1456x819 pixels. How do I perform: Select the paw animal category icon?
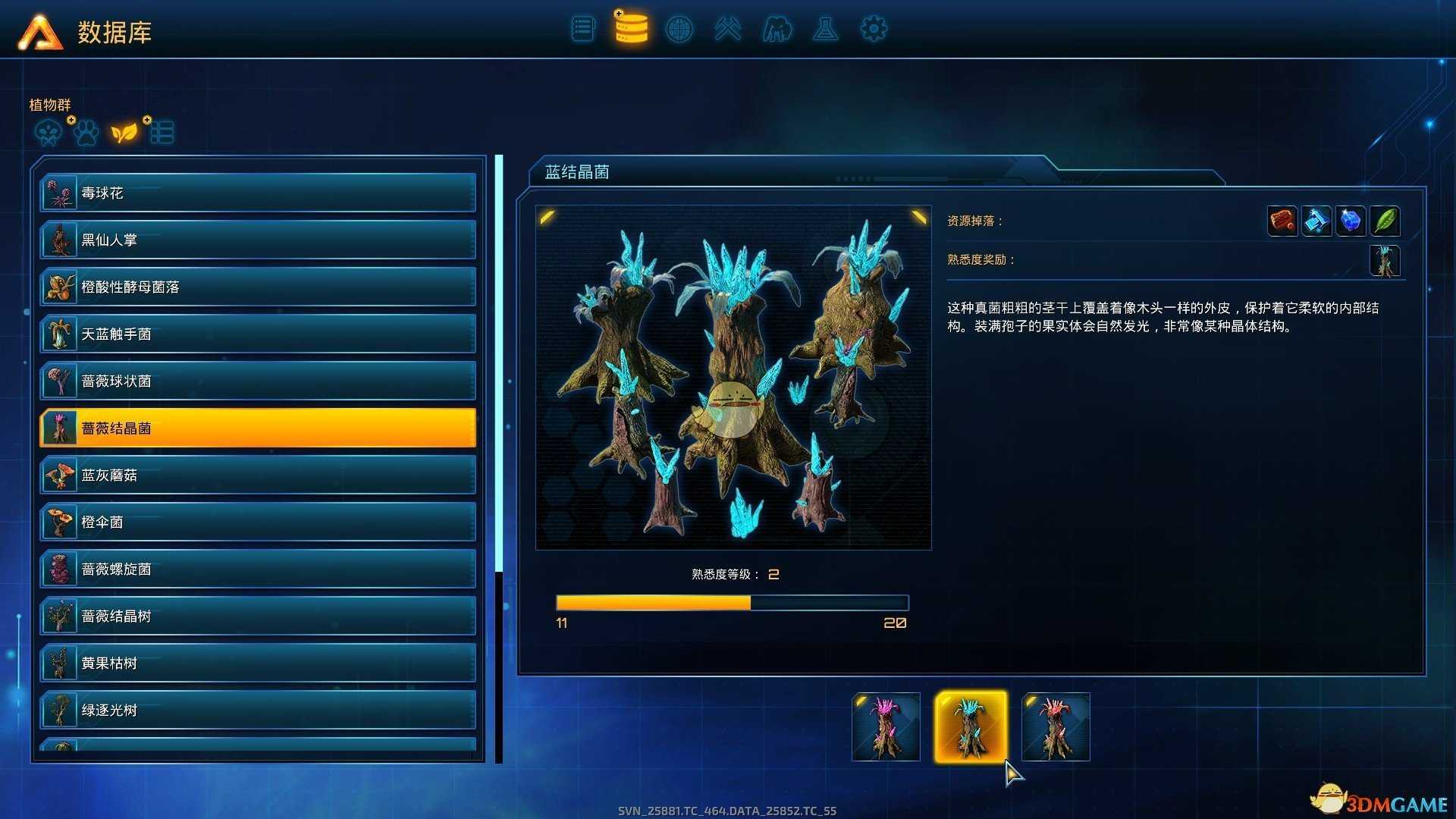[86, 130]
